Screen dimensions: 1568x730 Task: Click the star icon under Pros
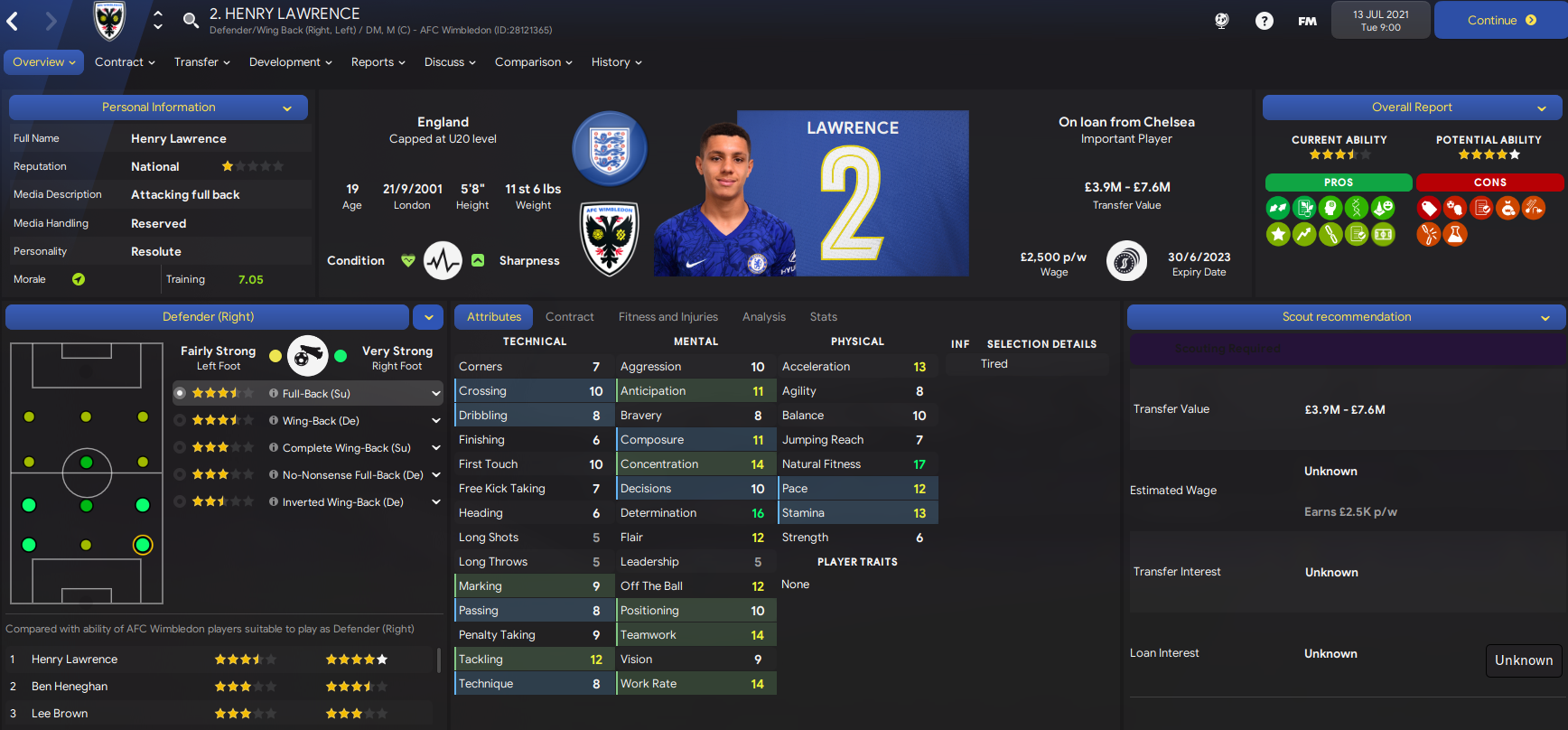tap(1278, 234)
